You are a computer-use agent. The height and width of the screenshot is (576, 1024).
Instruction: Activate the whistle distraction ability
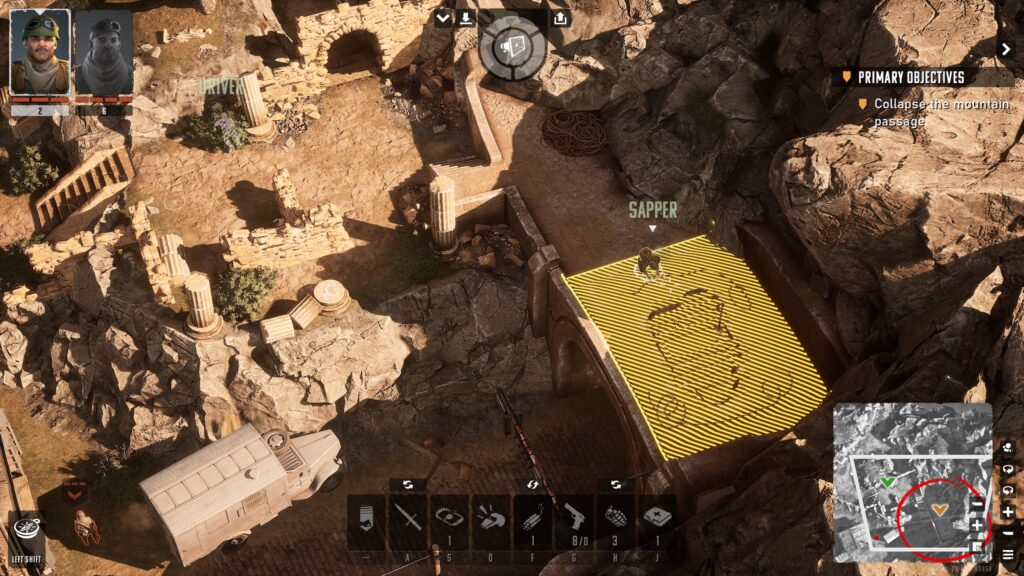click(x=490, y=520)
